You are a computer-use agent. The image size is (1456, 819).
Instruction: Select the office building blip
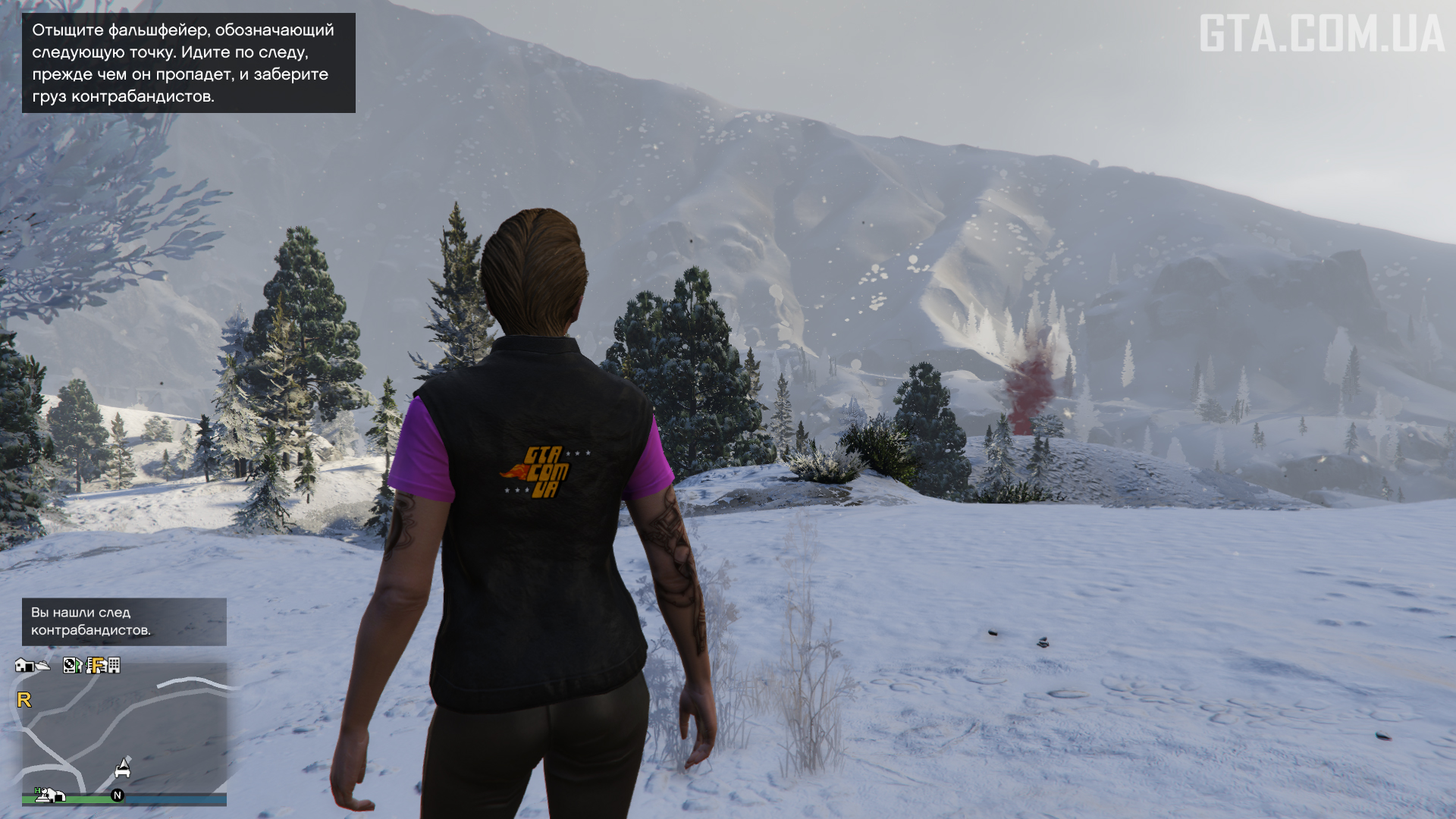pyautogui.click(x=114, y=665)
